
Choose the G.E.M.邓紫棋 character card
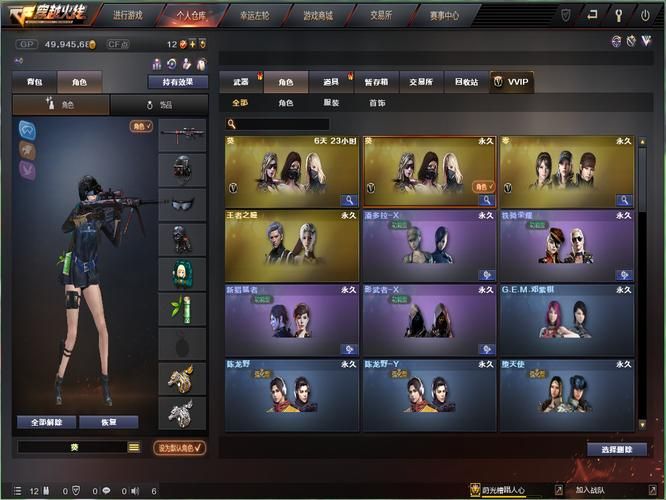click(x=566, y=320)
